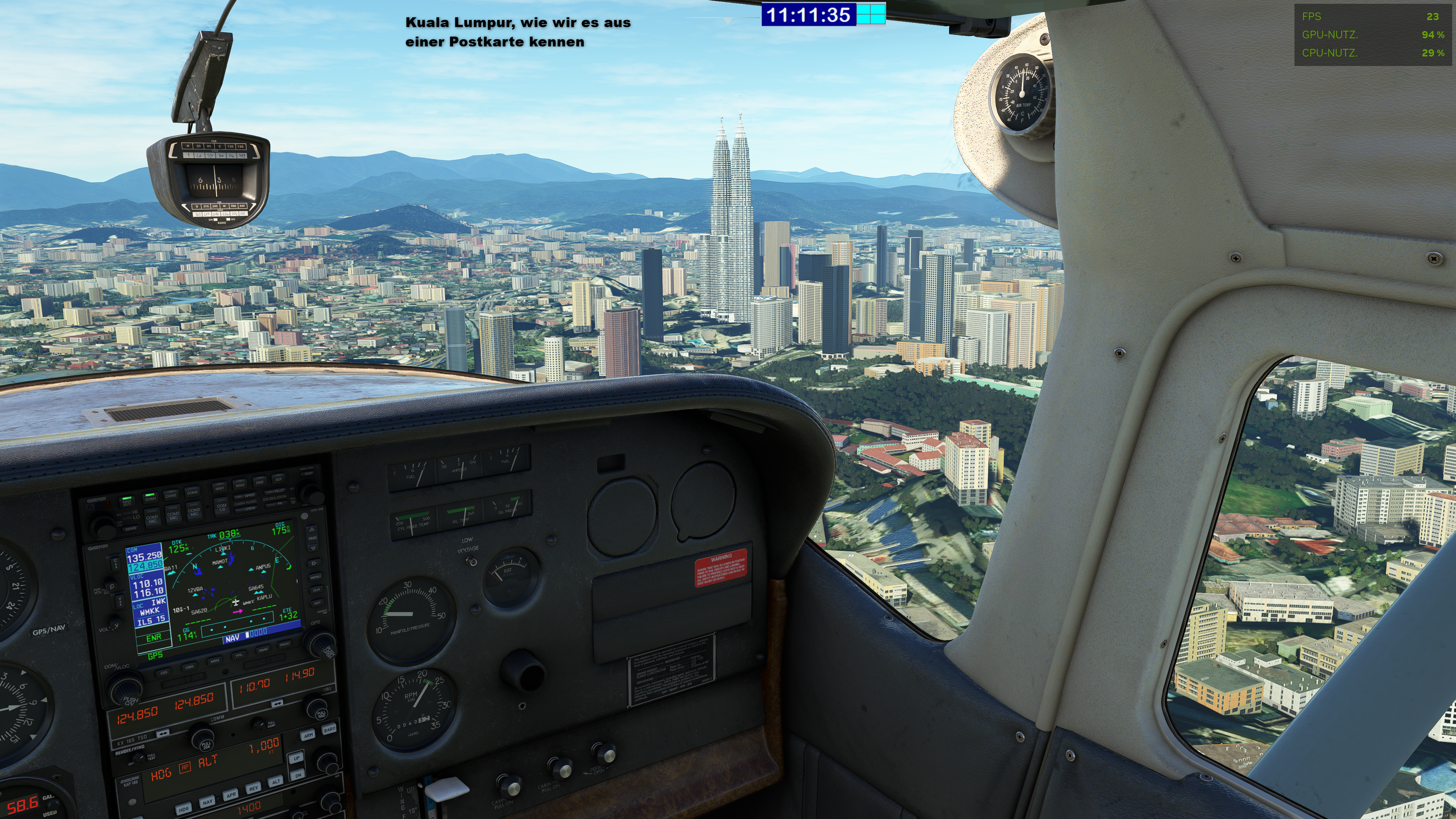Hit the CLR button on the Garmin GPS
The height and width of the screenshot is (819, 1456).
point(317,590)
